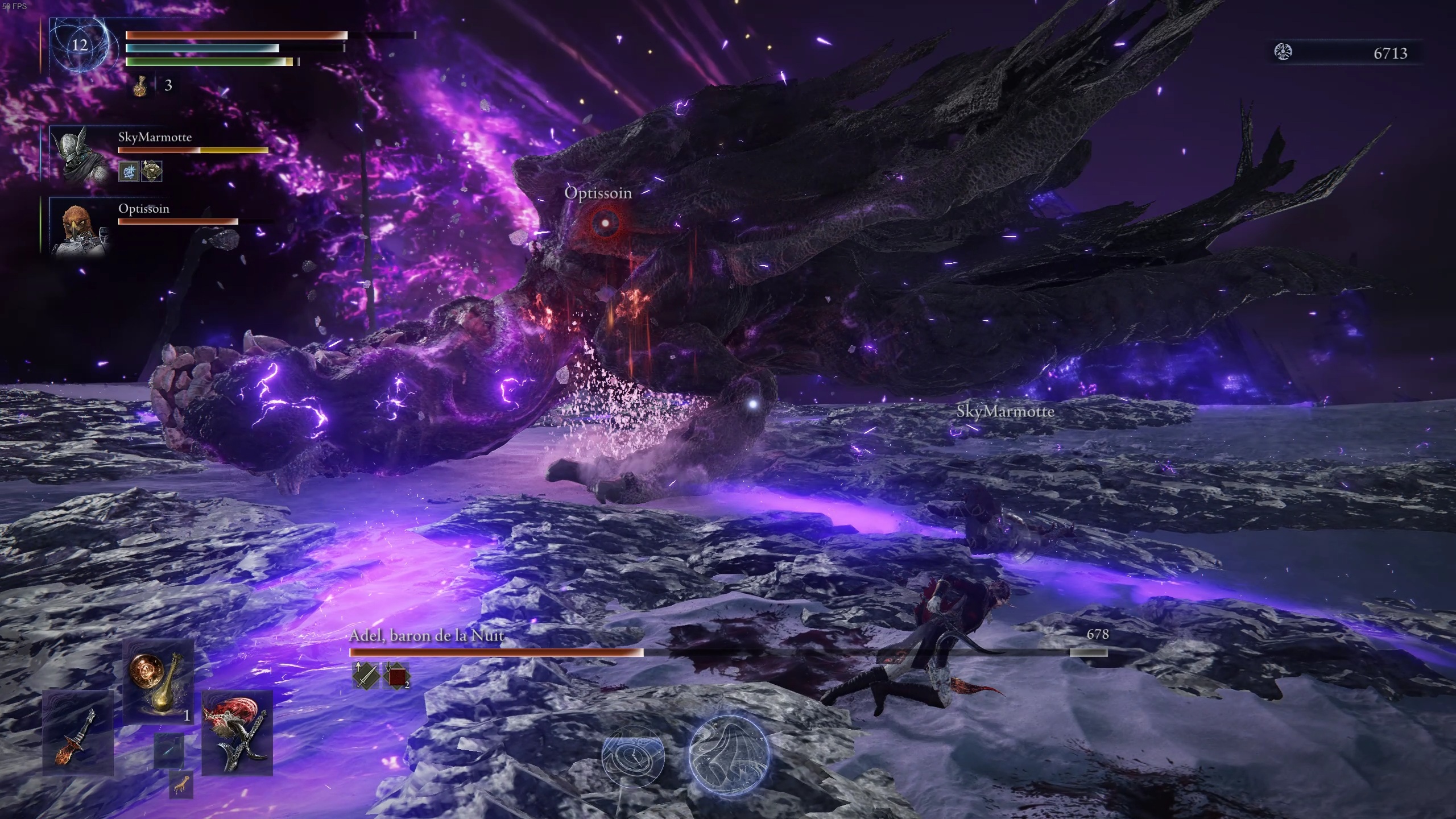
Task: Toggle the armor-boost buff under SkyMarmotte's bar
Action: coord(152,171)
